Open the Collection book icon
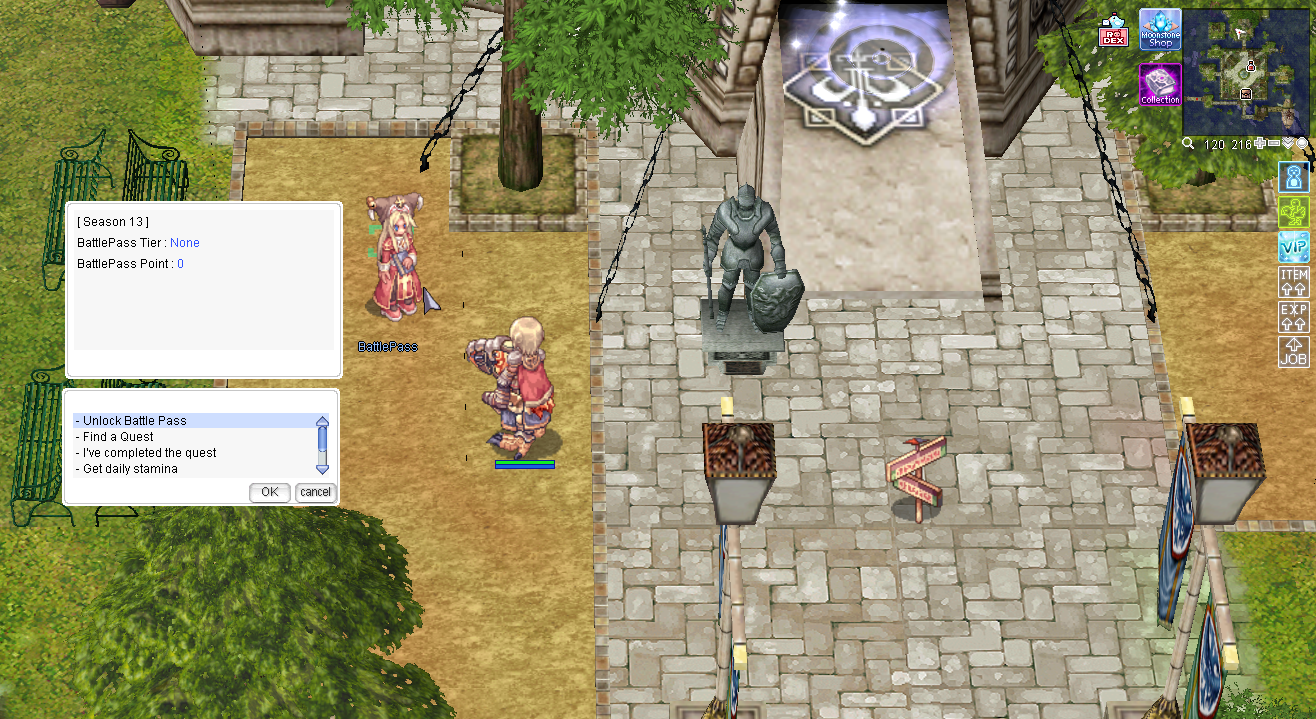The image size is (1316, 719). click(1160, 85)
